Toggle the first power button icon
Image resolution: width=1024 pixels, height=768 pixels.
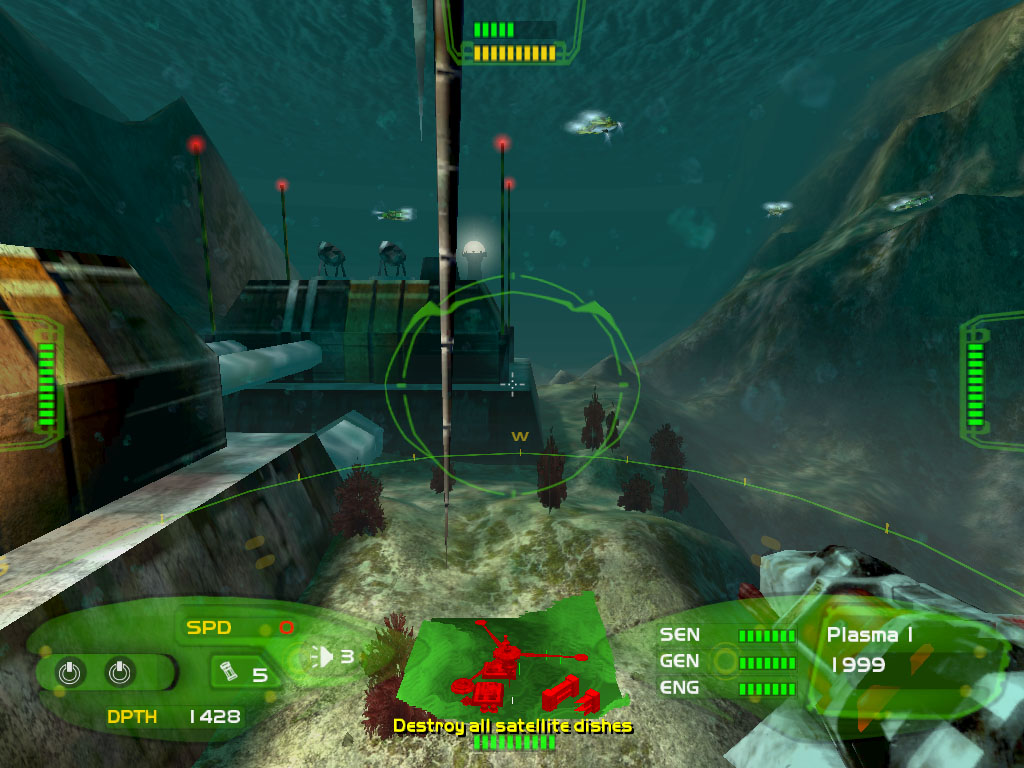pos(69,673)
